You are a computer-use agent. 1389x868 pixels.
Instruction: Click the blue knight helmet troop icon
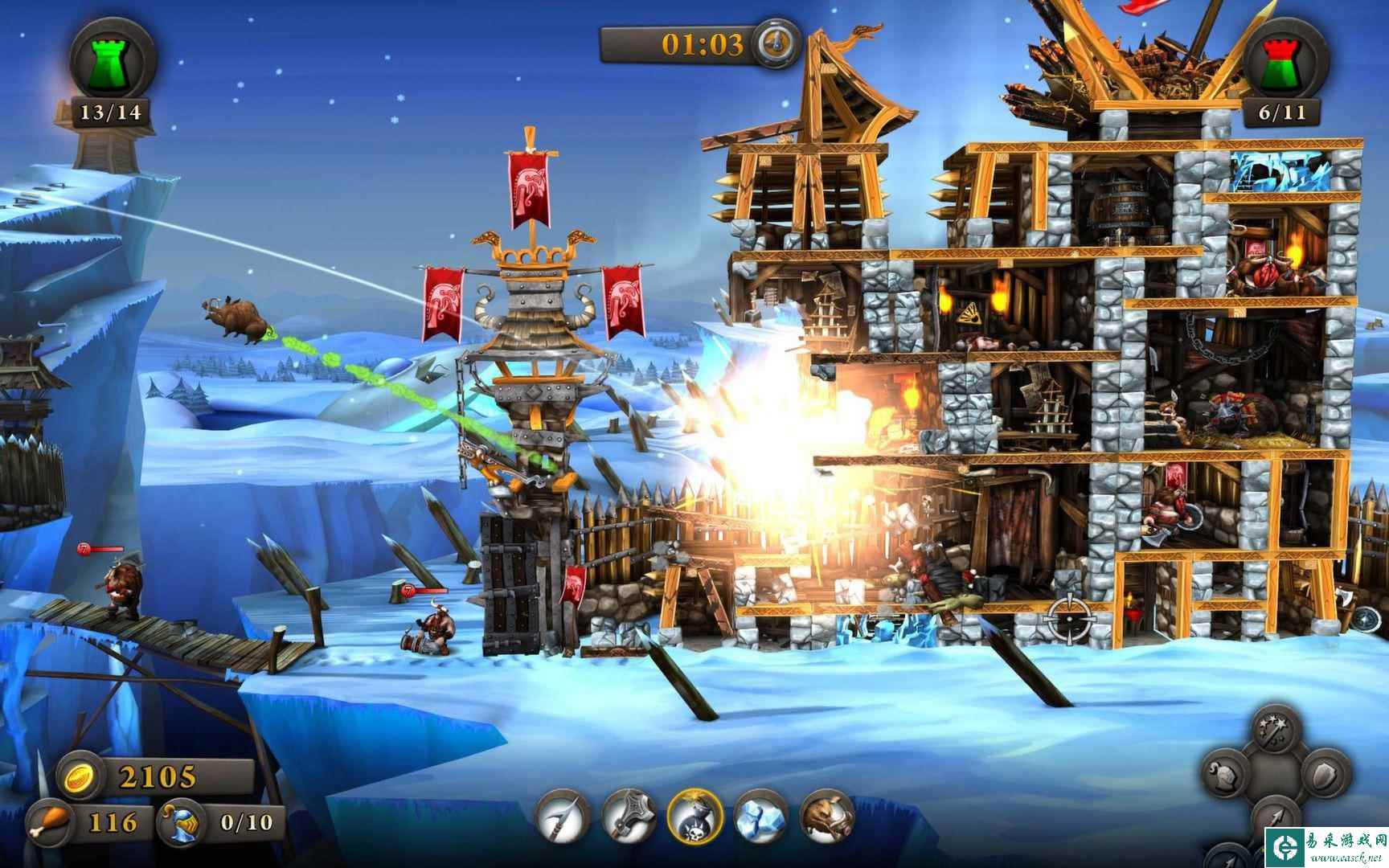[x=182, y=821]
